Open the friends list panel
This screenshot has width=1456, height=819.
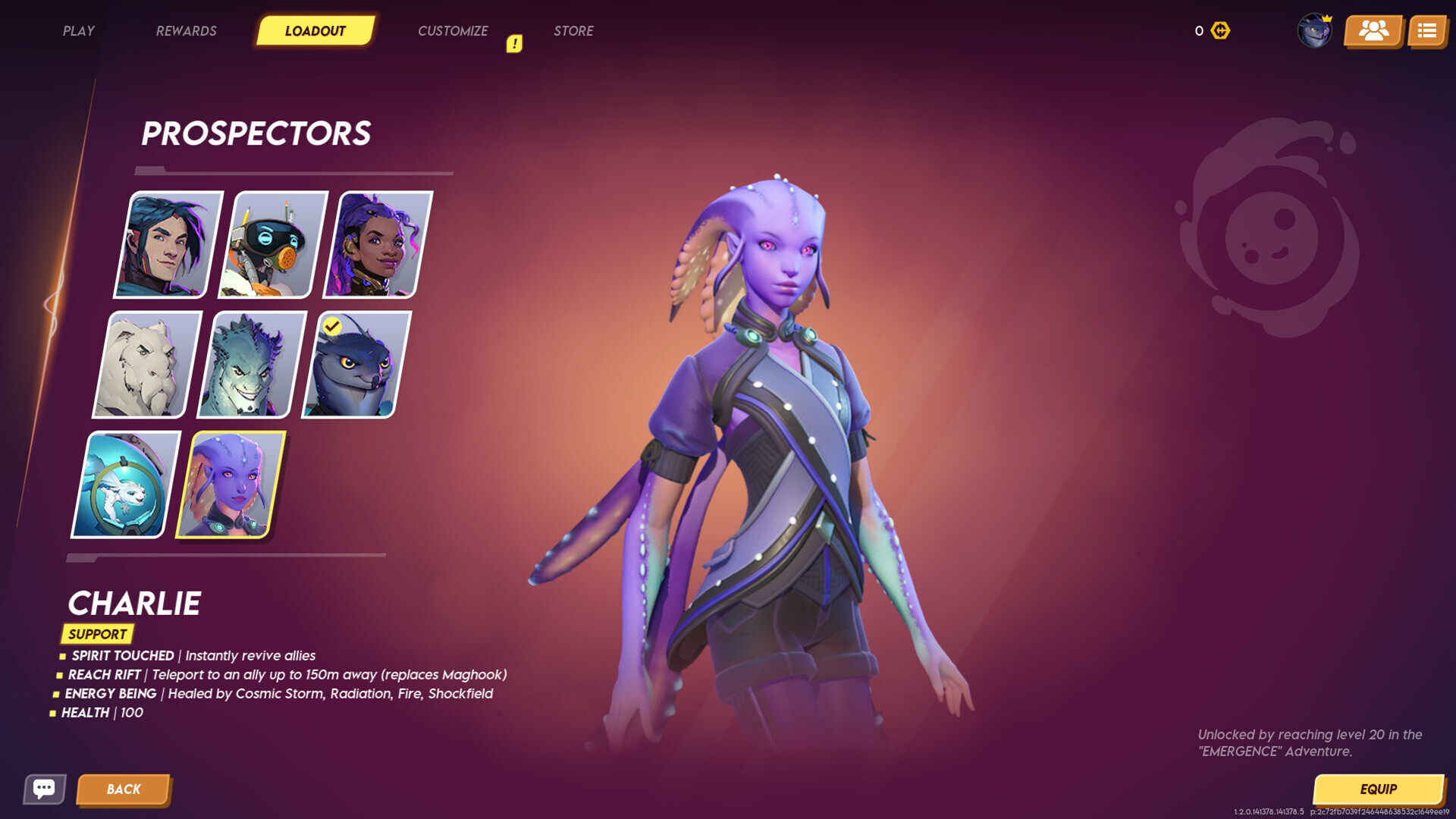click(x=1373, y=30)
